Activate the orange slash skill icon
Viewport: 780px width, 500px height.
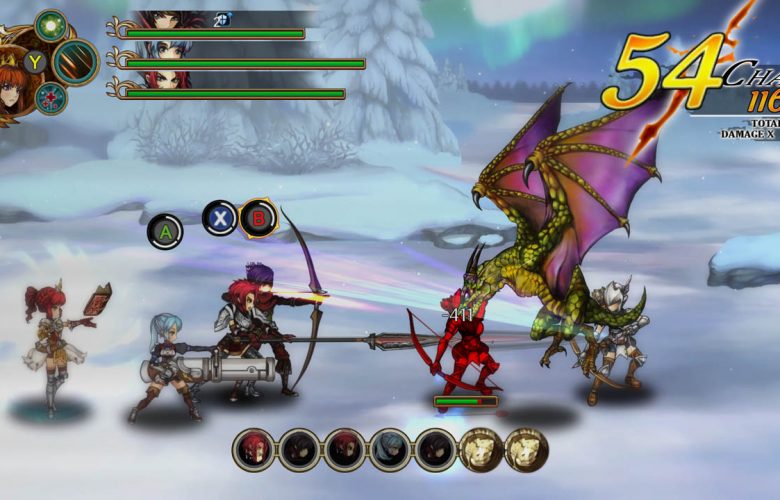(75, 62)
